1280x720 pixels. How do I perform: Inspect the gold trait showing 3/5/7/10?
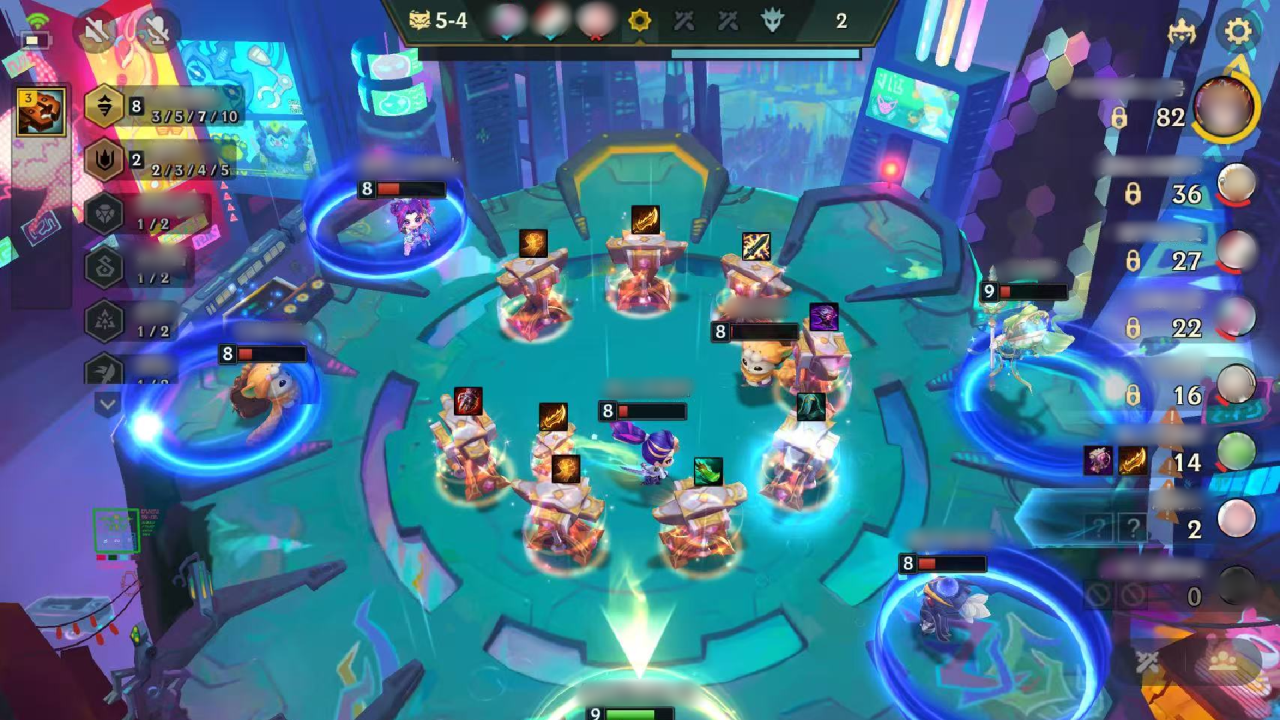tap(105, 107)
